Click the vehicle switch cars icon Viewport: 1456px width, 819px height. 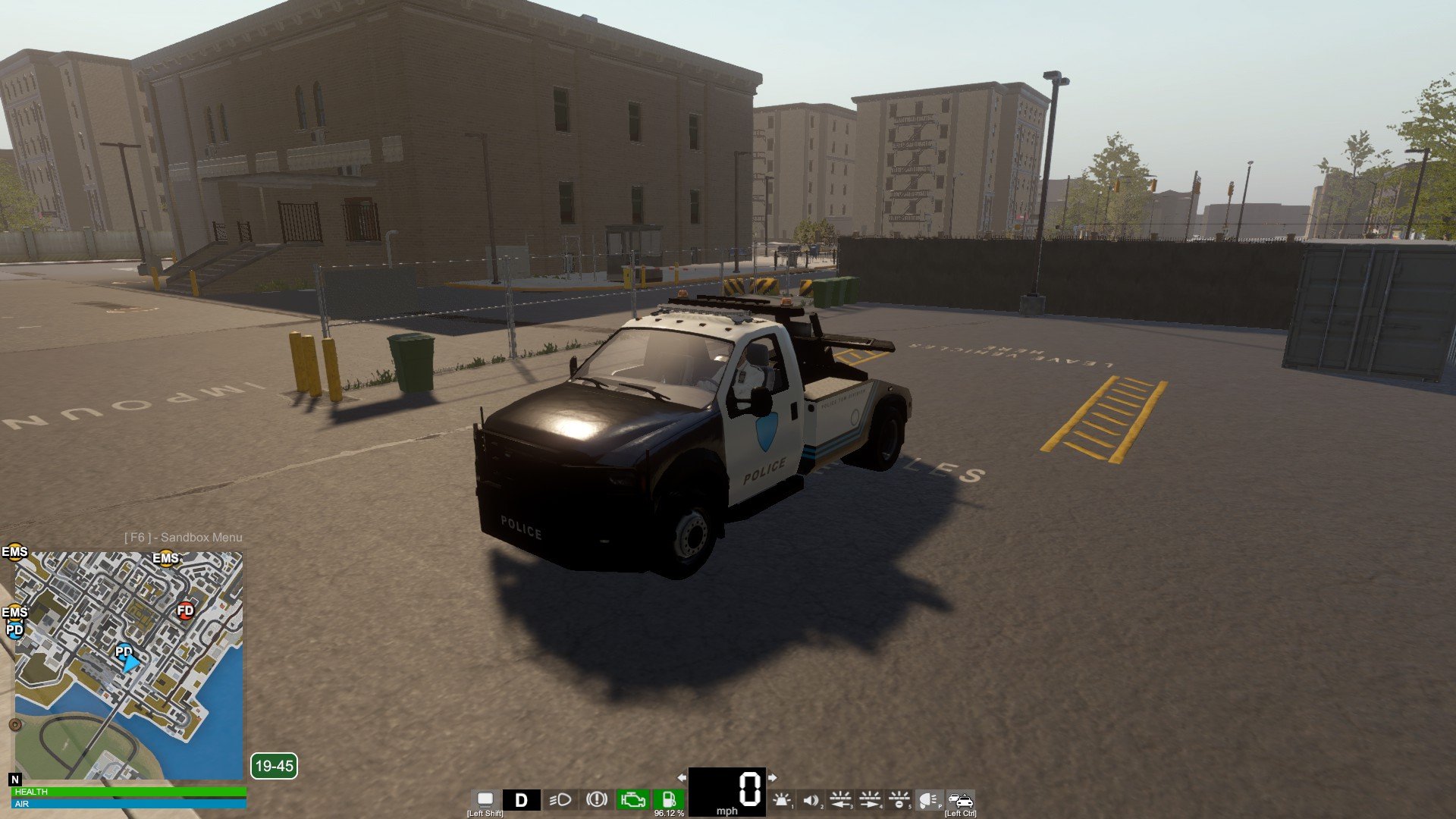tap(960, 799)
